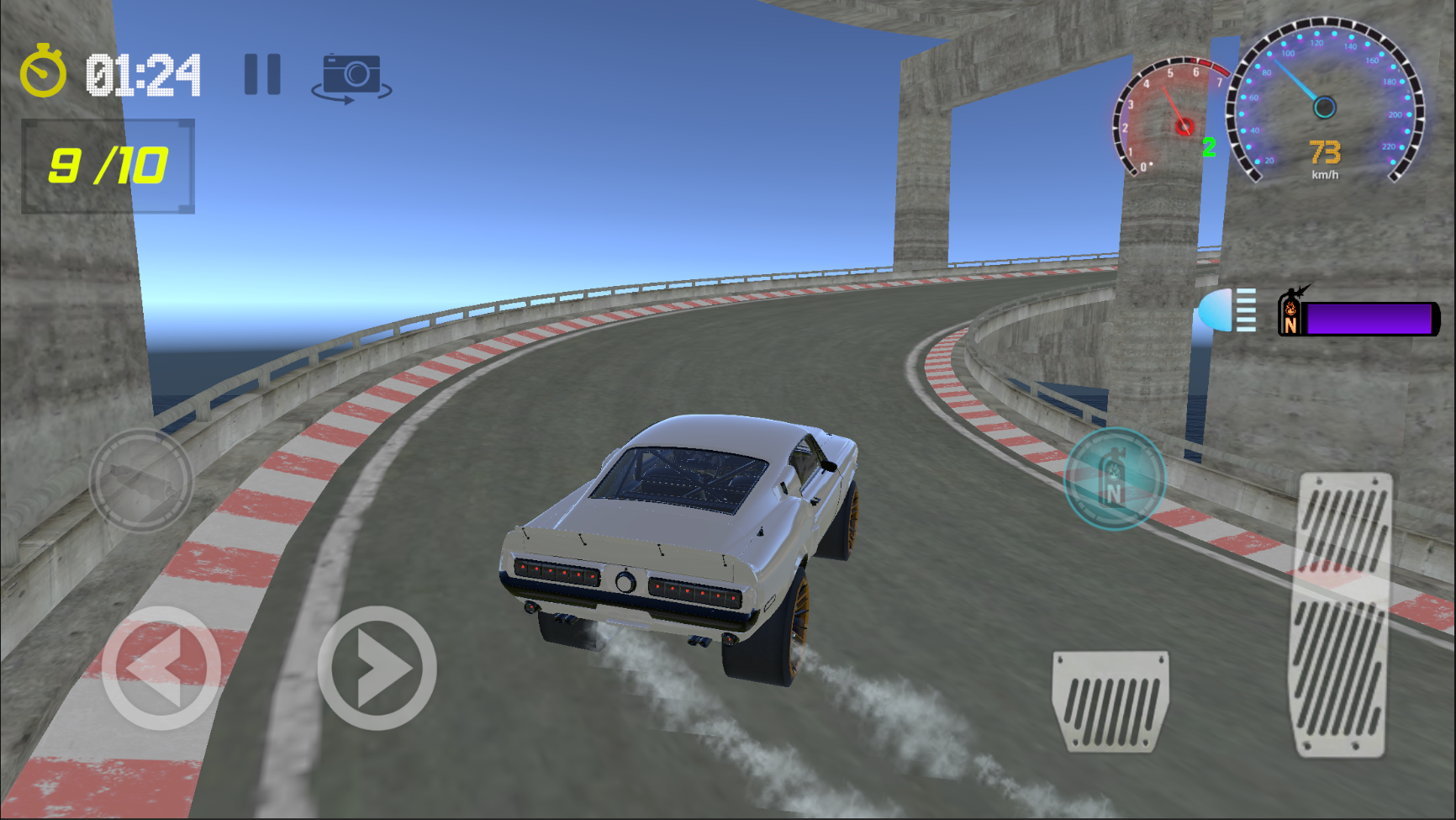The width and height of the screenshot is (1456, 820).
Task: Click the nitro bottle icon beside the fuel bar
Action: click(x=1292, y=315)
